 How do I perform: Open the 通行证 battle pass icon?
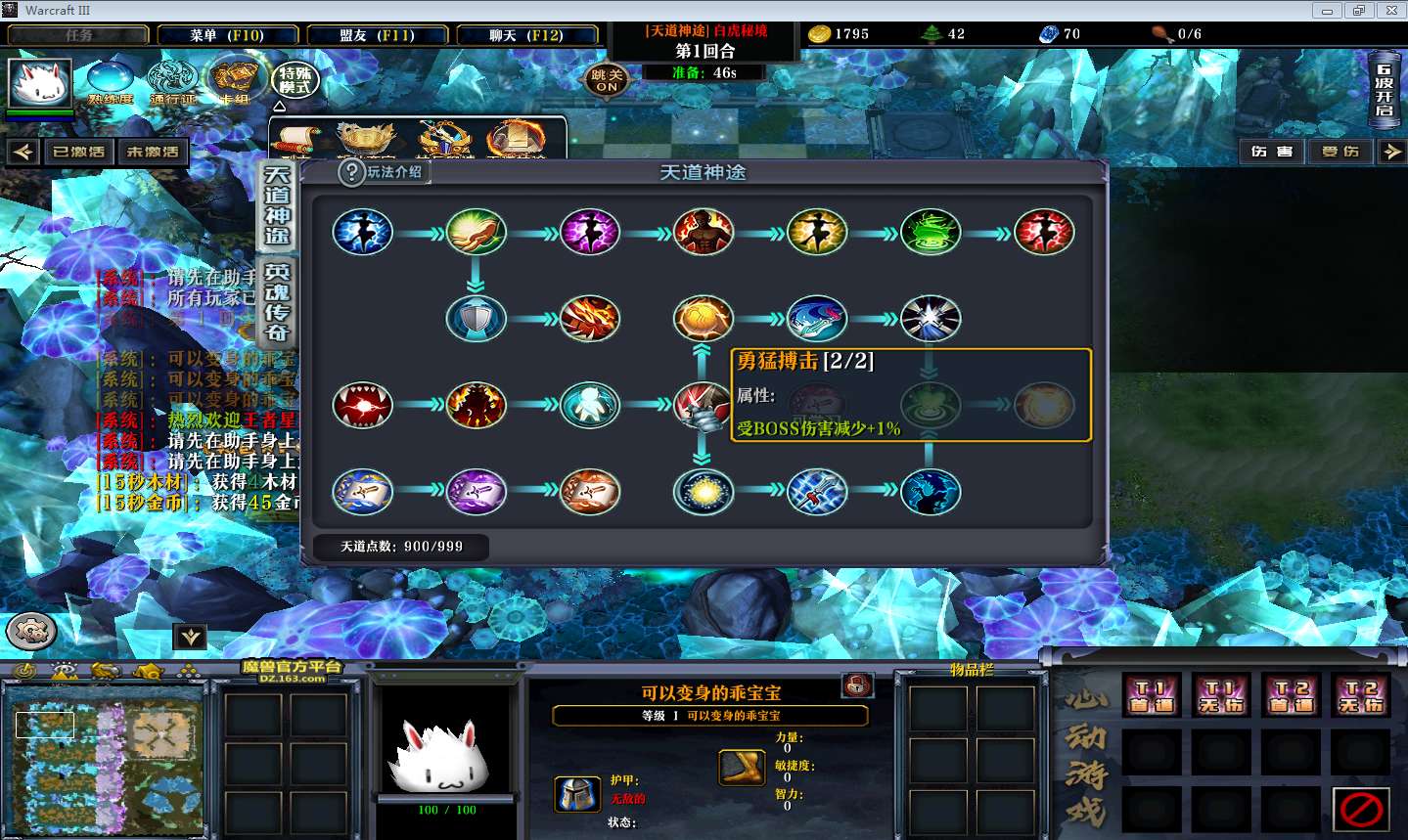point(172,82)
